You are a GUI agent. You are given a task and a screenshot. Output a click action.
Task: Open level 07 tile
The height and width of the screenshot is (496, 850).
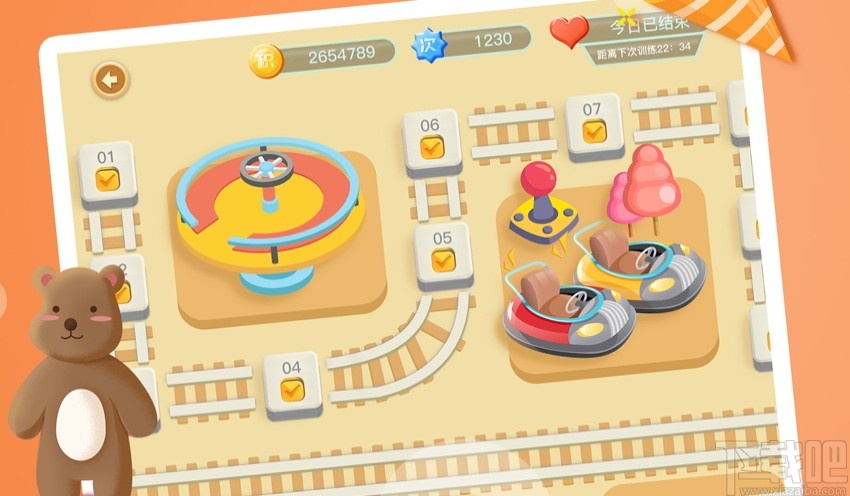pos(593,123)
